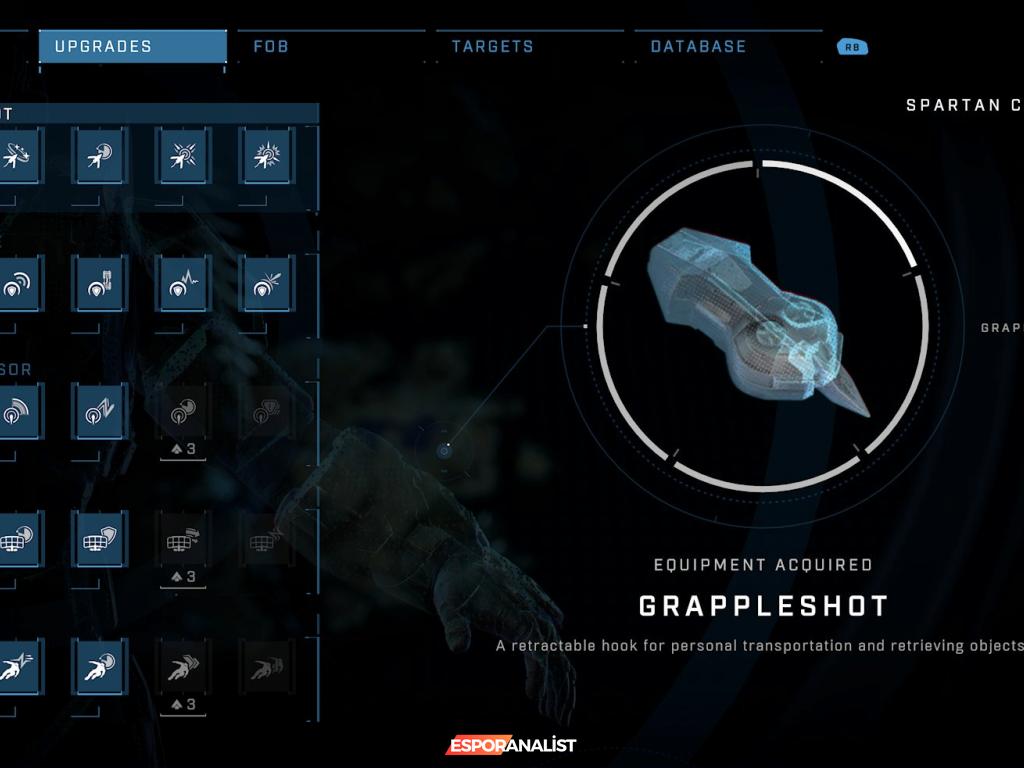This screenshot has width=1024, height=768.
Task: Select the shield upgrade with heartbeat pulse line
Action: coord(183,283)
